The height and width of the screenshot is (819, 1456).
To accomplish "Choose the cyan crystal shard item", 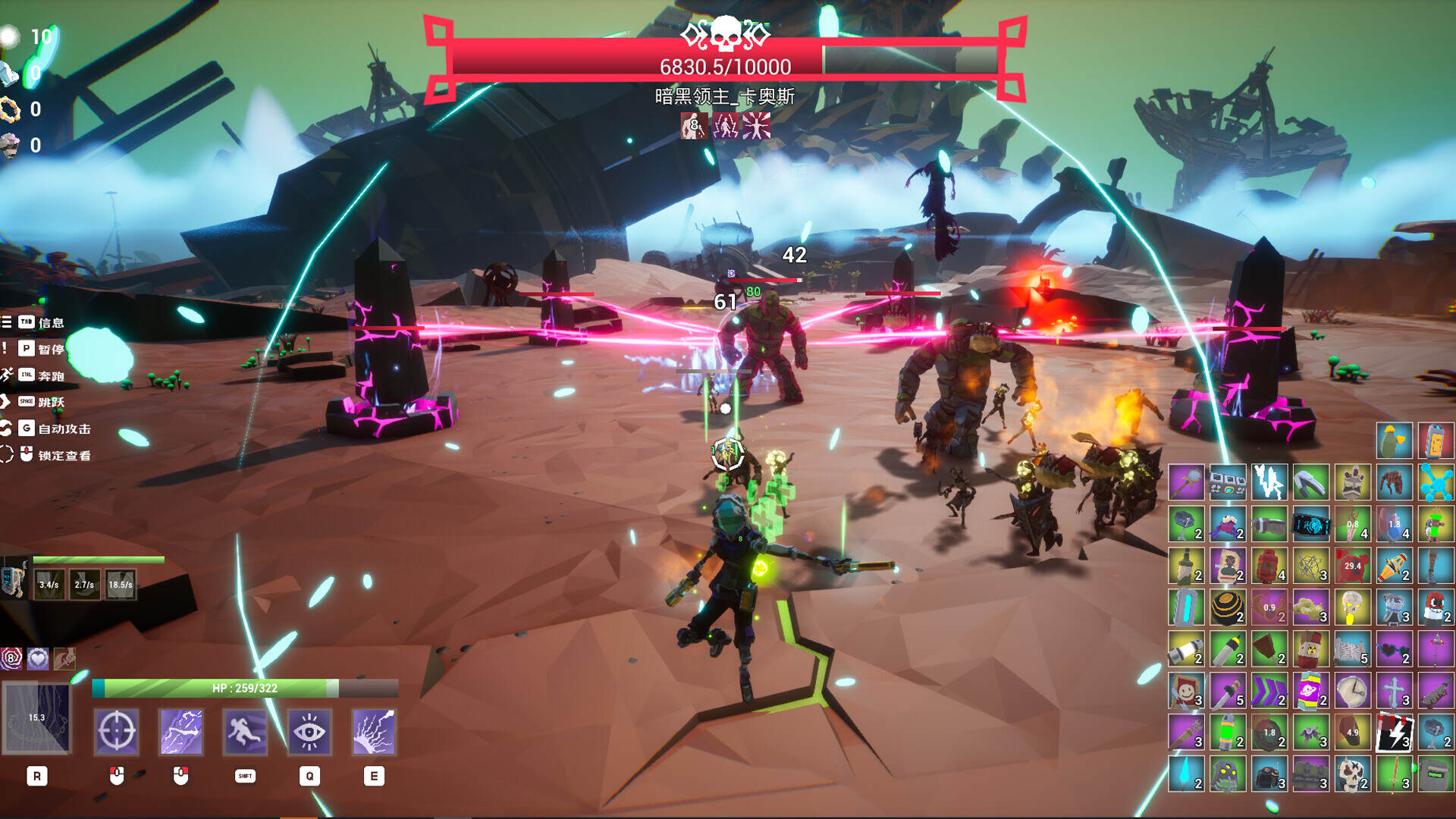I will (x=1185, y=774).
